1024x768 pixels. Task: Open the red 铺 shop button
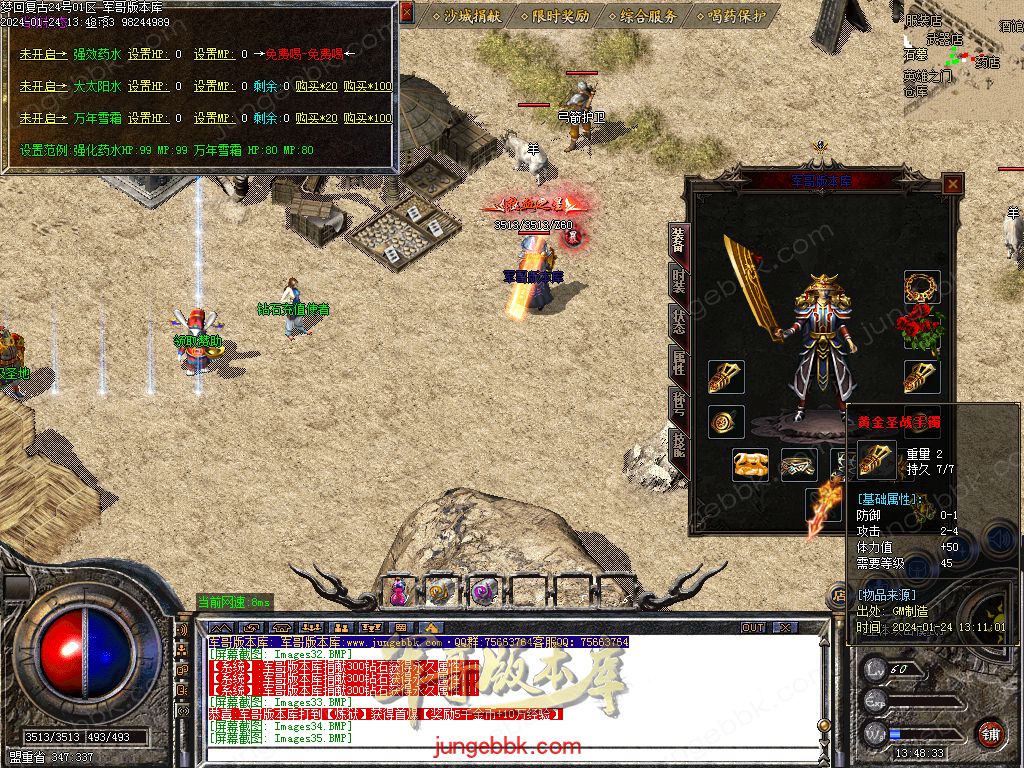[x=990, y=733]
